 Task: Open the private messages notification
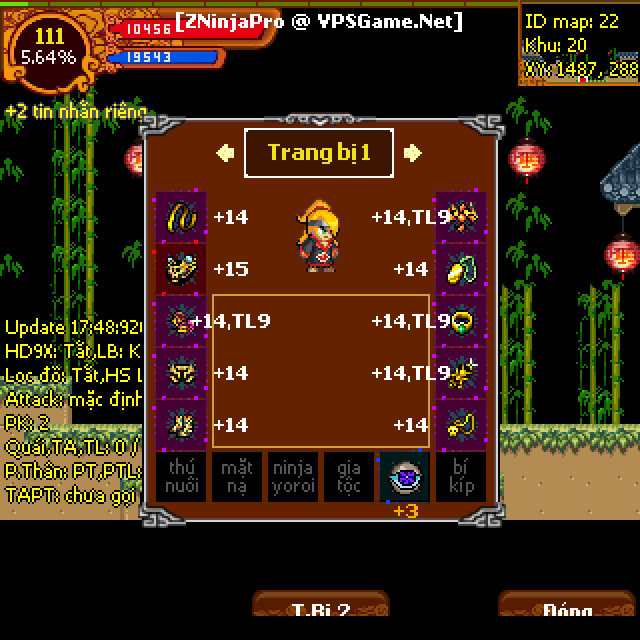point(76,112)
